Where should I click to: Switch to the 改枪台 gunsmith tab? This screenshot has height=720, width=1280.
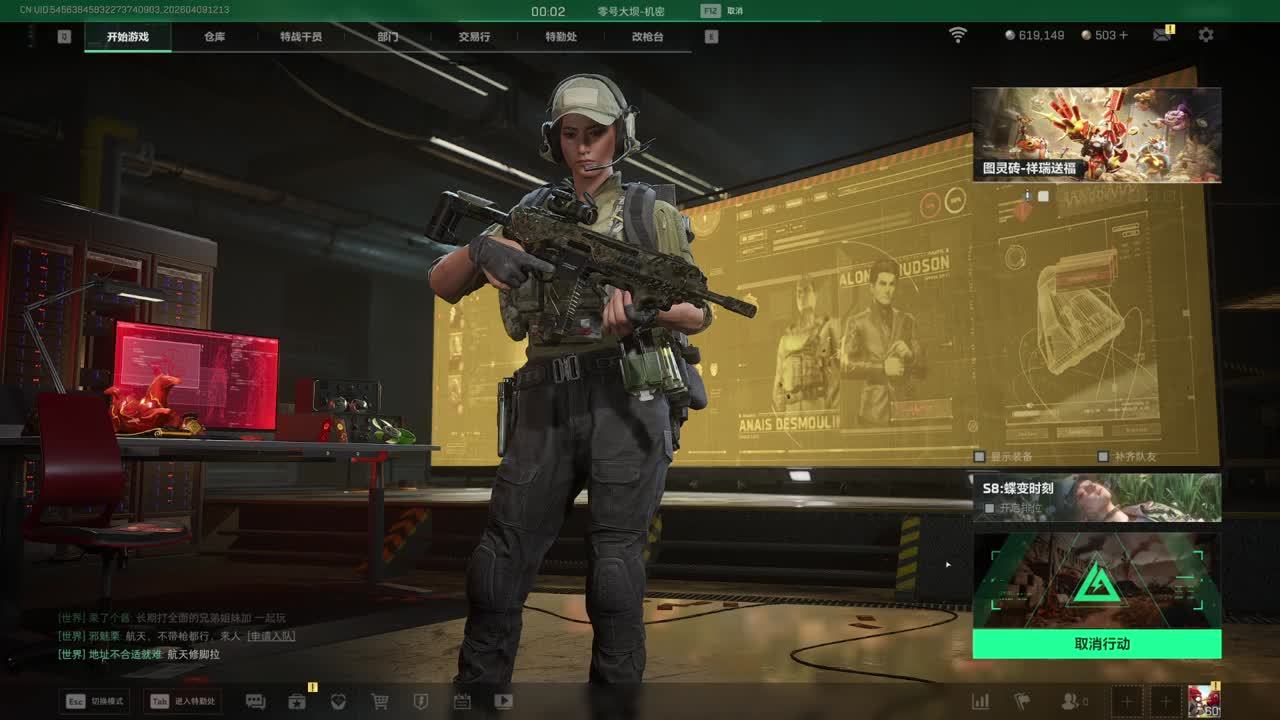coord(647,37)
